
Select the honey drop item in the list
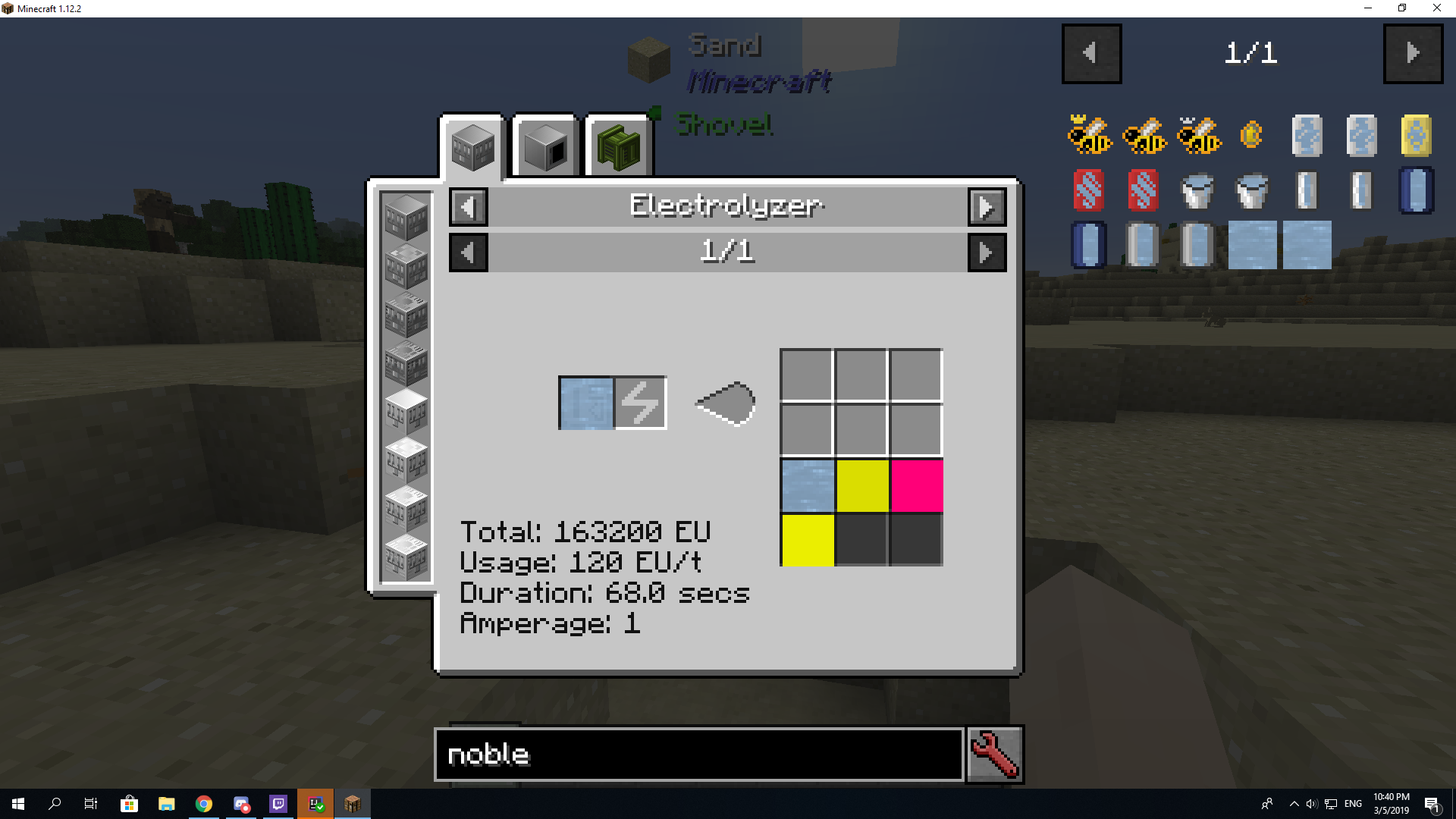[x=1250, y=135]
